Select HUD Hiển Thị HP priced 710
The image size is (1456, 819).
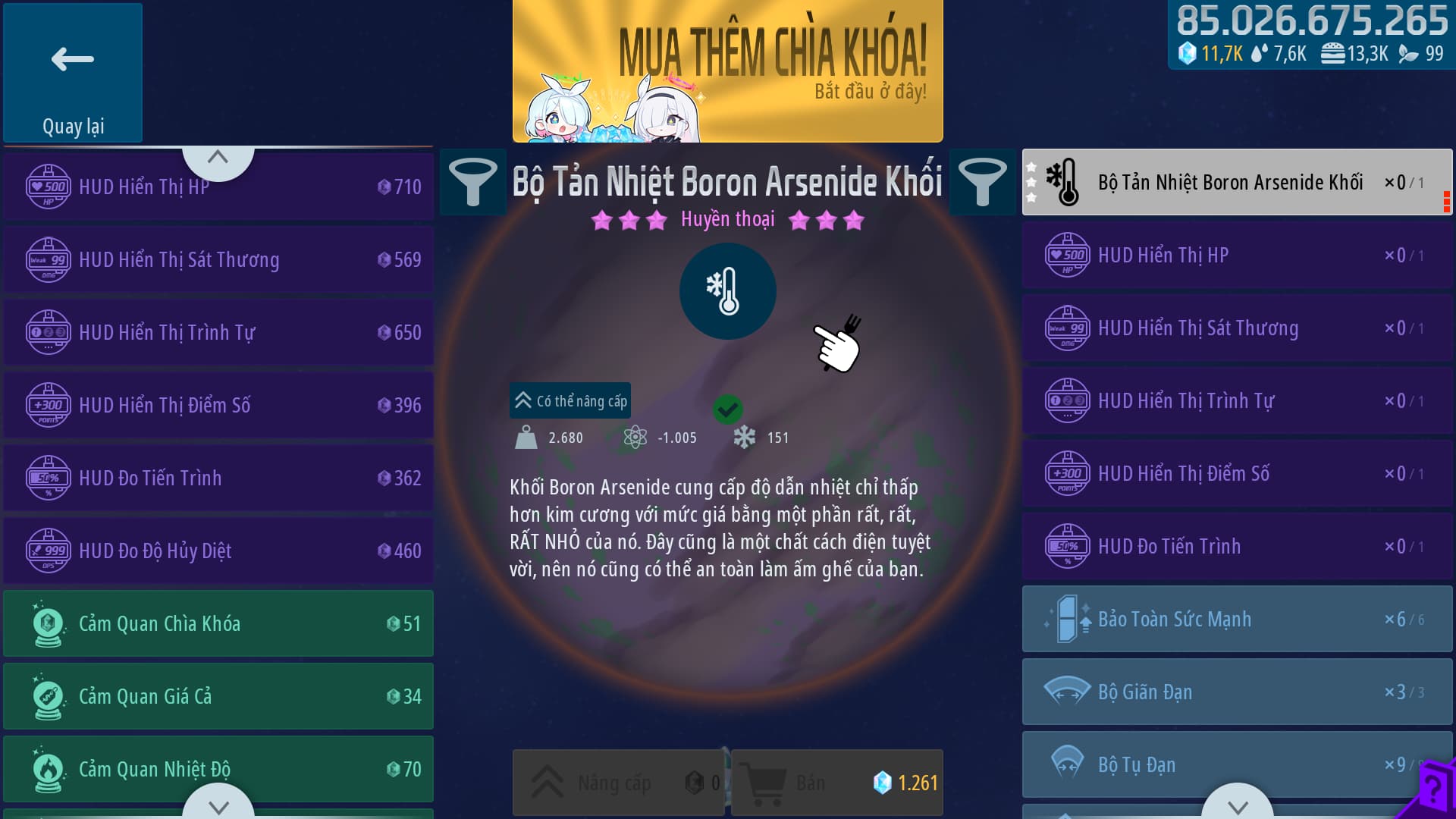pos(218,187)
